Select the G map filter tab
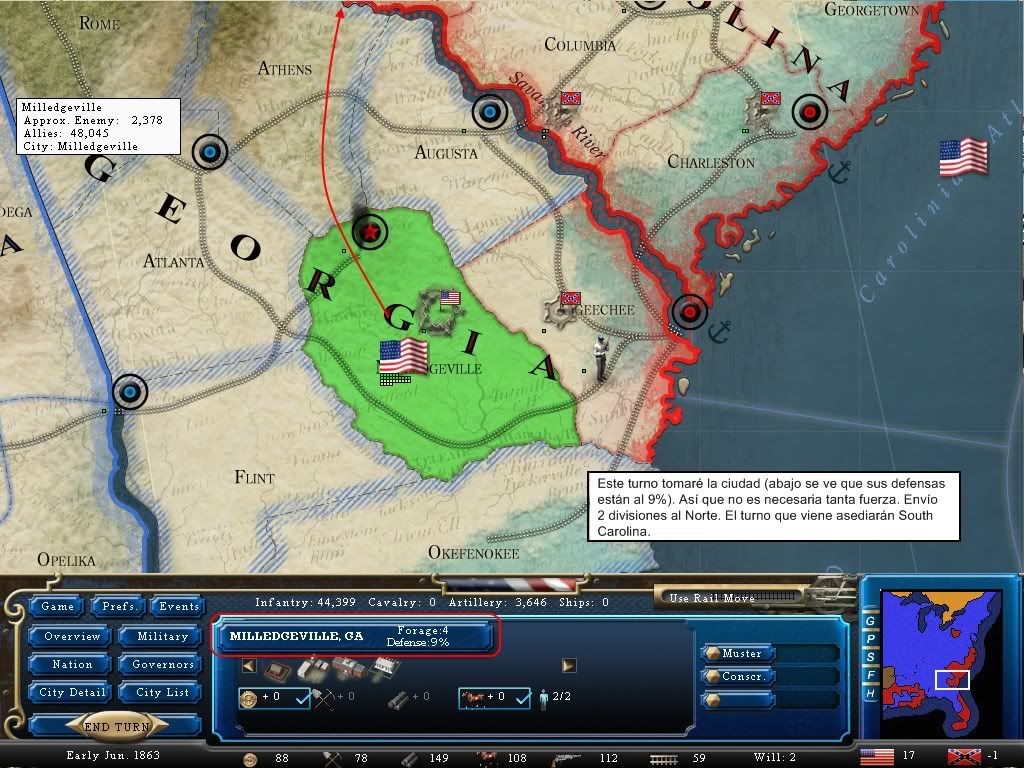Viewport: 1024px width, 768px height. (x=870, y=620)
